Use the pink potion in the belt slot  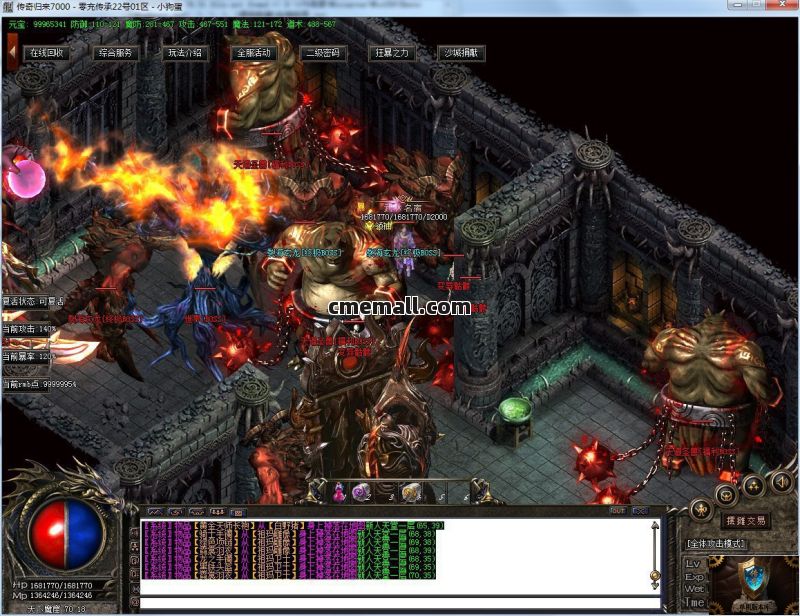point(339,492)
